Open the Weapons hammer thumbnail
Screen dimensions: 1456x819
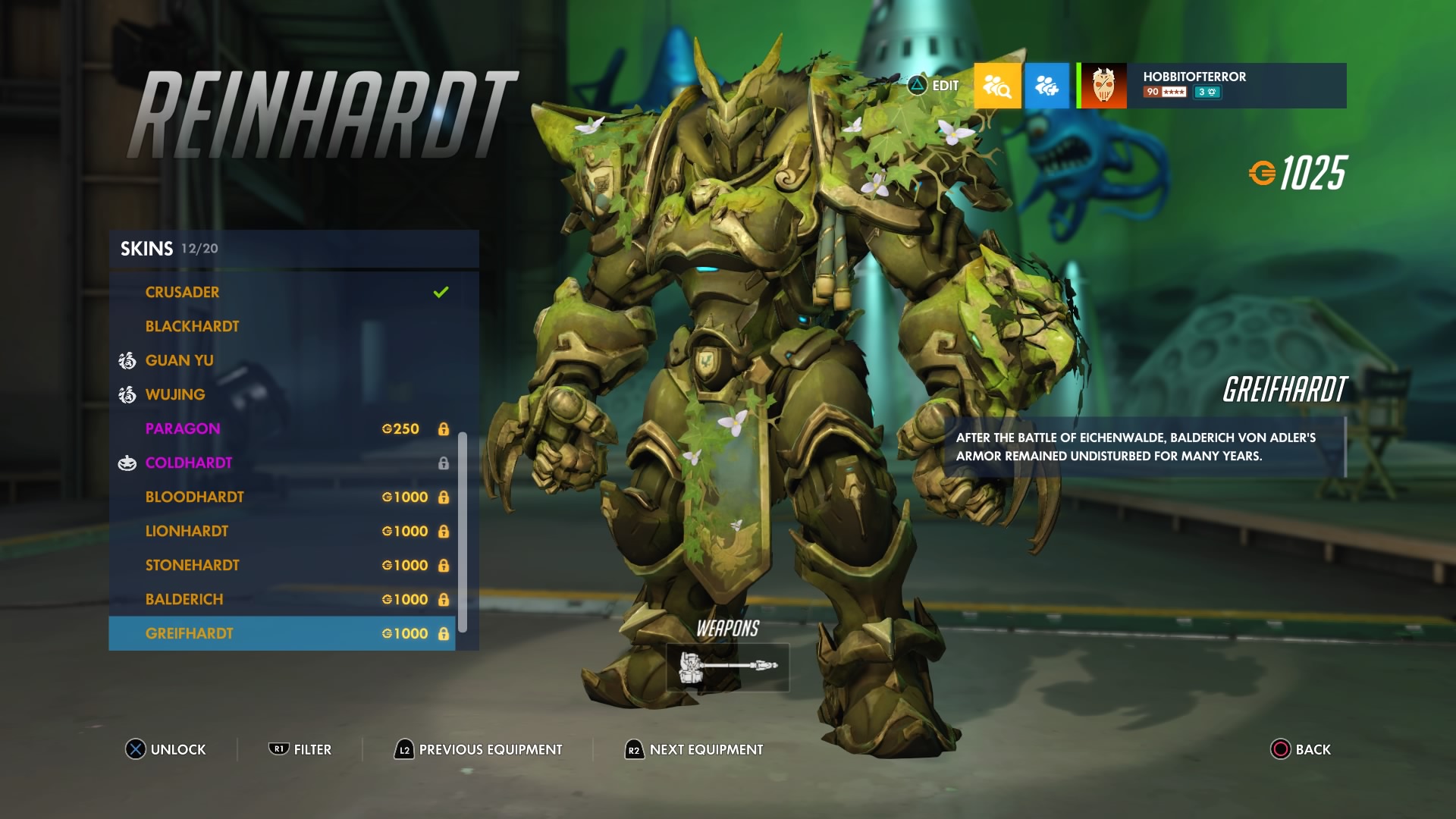pos(727,667)
